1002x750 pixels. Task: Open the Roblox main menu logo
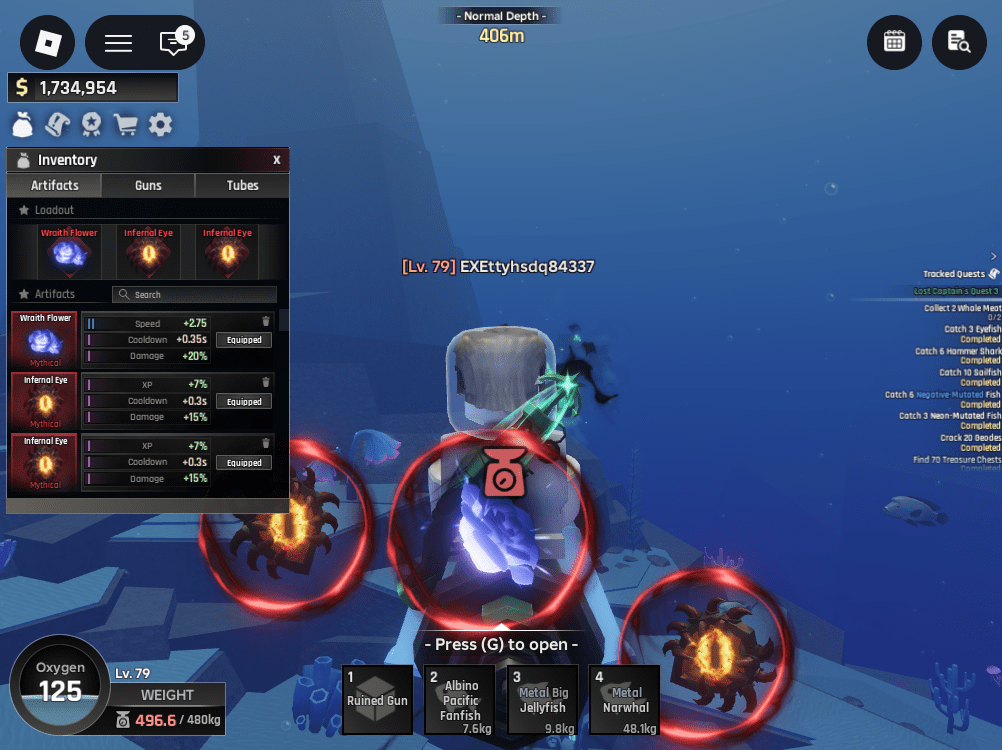(48, 43)
